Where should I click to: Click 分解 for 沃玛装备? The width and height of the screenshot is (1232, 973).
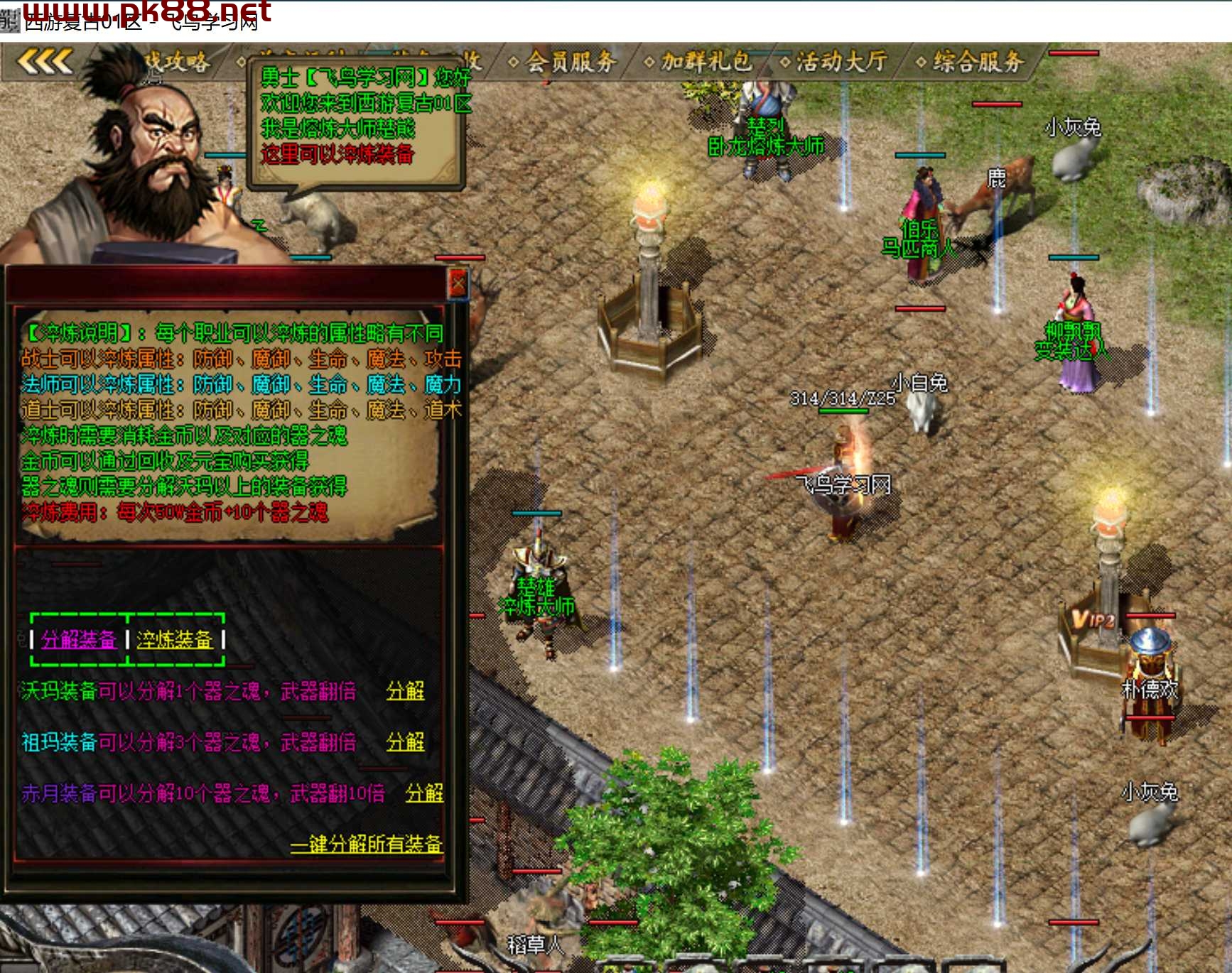[x=405, y=691]
